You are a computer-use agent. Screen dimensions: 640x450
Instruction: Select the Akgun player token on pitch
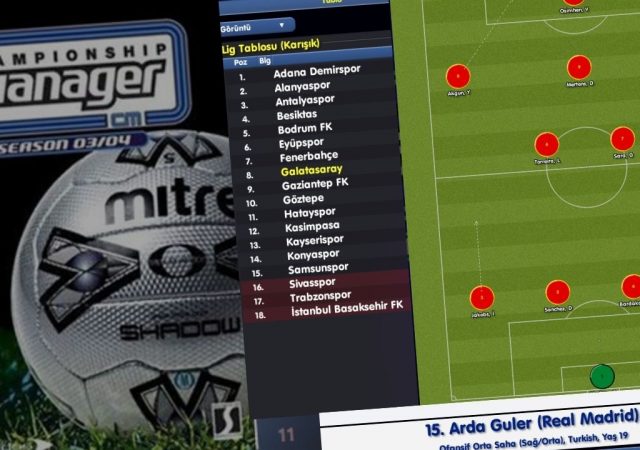(x=457, y=75)
